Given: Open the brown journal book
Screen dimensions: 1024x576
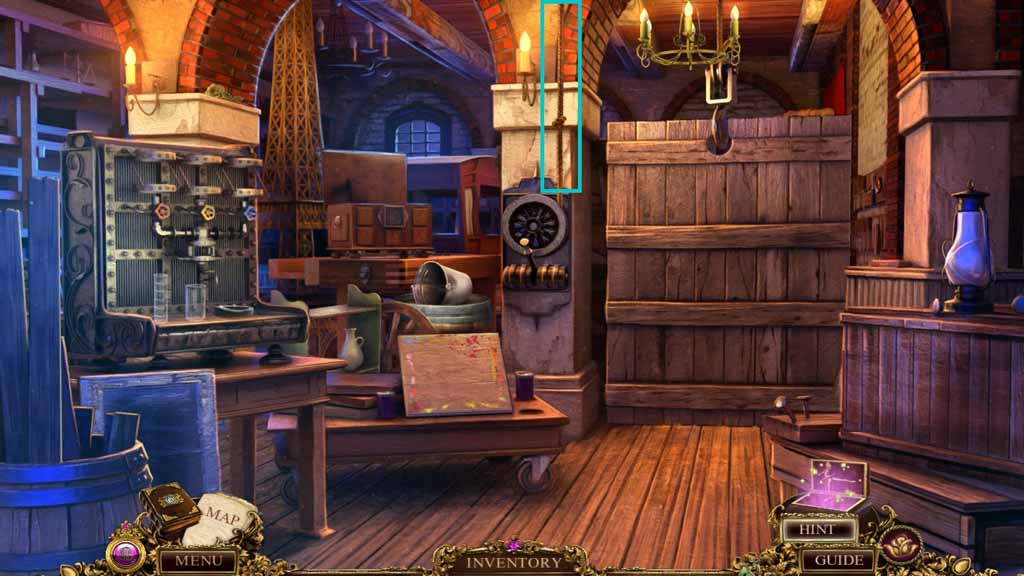Looking at the screenshot, I should (x=170, y=508).
